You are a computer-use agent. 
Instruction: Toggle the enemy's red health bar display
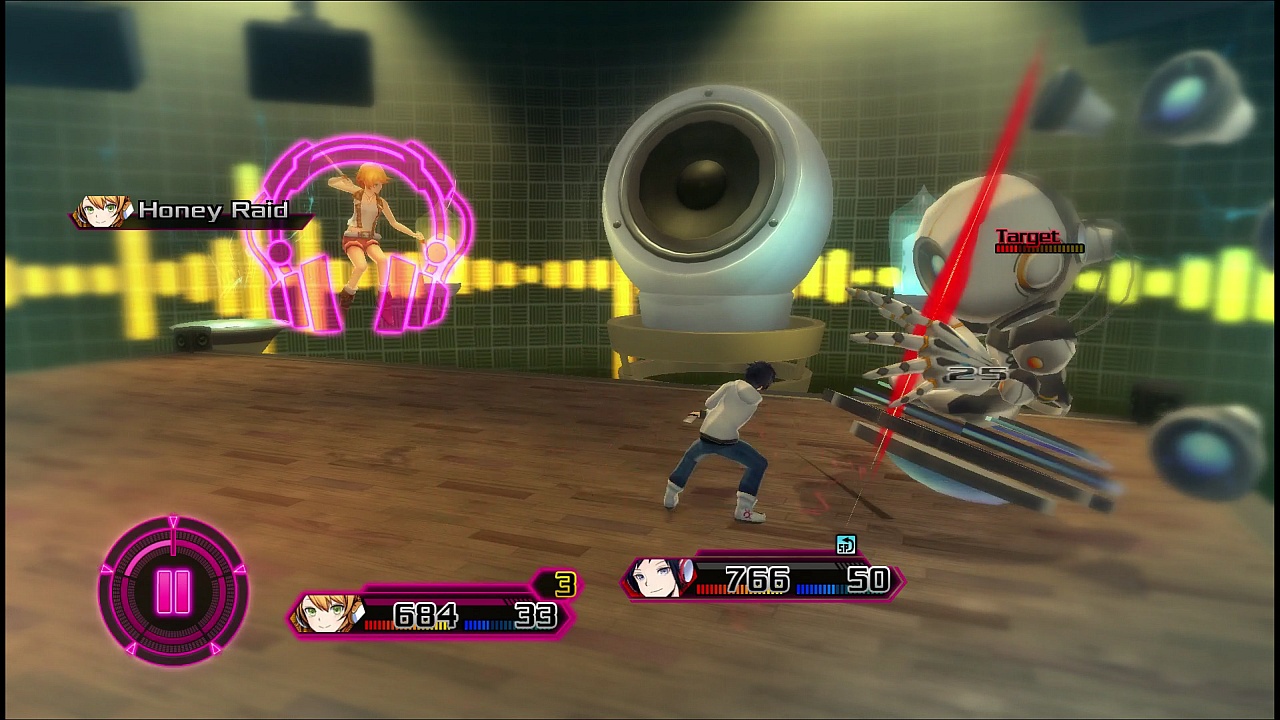(x=1040, y=248)
